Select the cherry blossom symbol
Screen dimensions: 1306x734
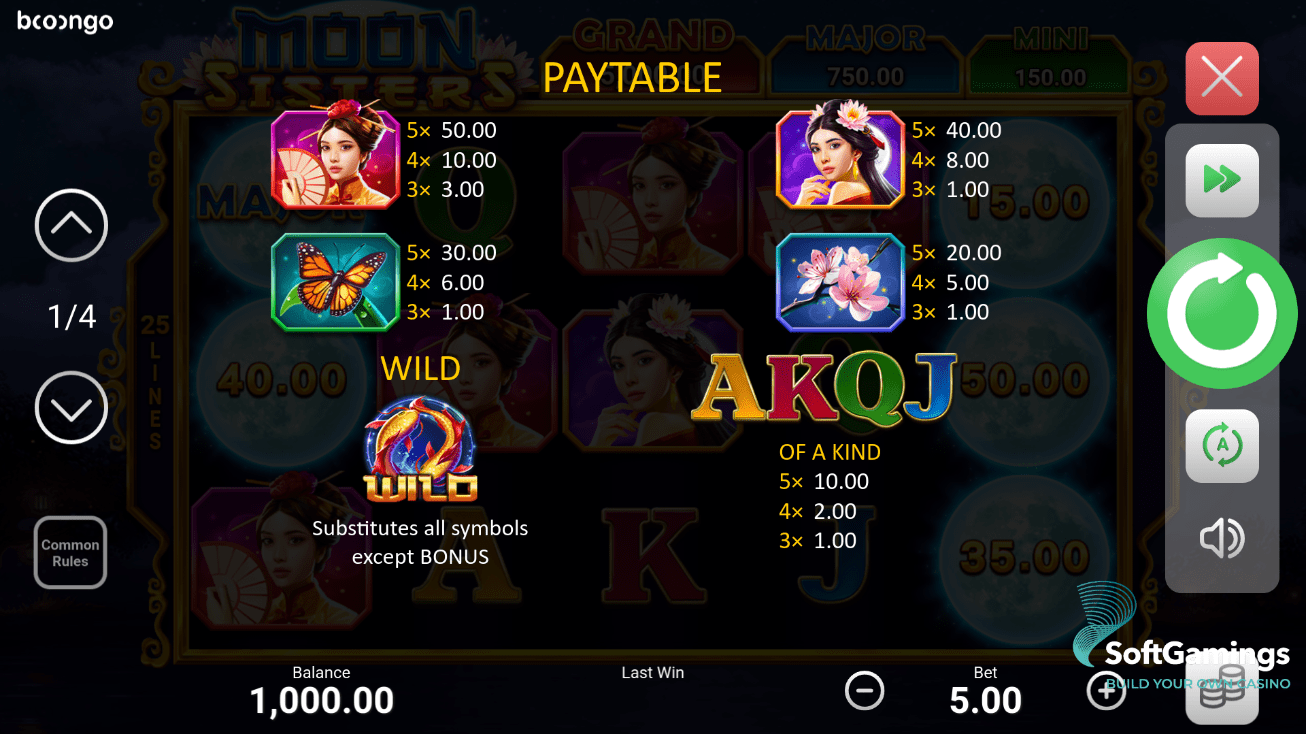[840, 282]
